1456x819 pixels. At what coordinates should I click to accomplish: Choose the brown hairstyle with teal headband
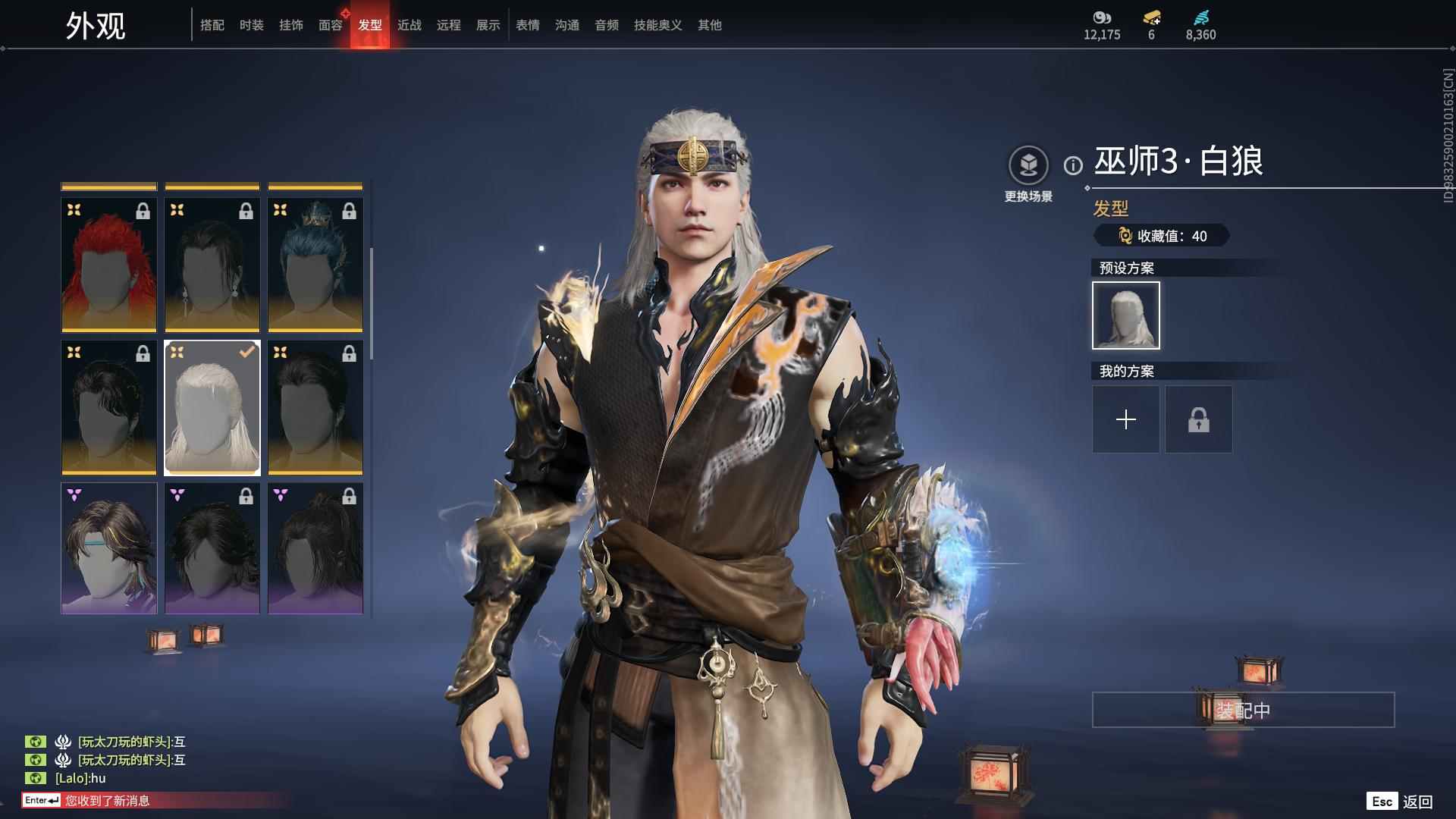coord(109,549)
